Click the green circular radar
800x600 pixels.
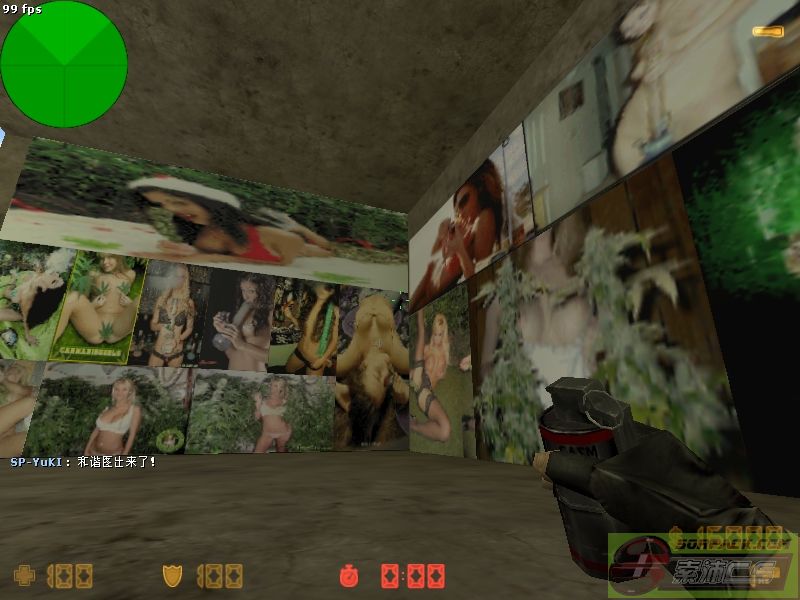64,65
